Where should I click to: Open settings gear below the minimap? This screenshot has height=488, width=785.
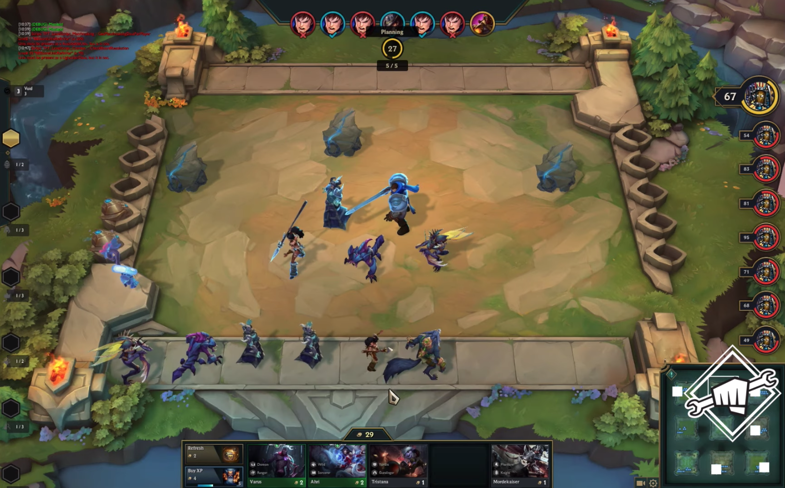click(653, 483)
